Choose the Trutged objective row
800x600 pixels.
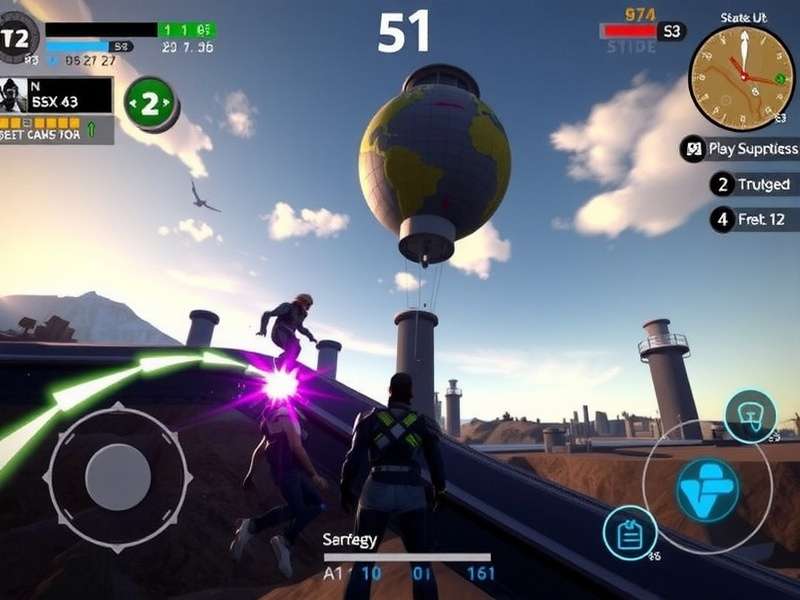[x=752, y=184]
